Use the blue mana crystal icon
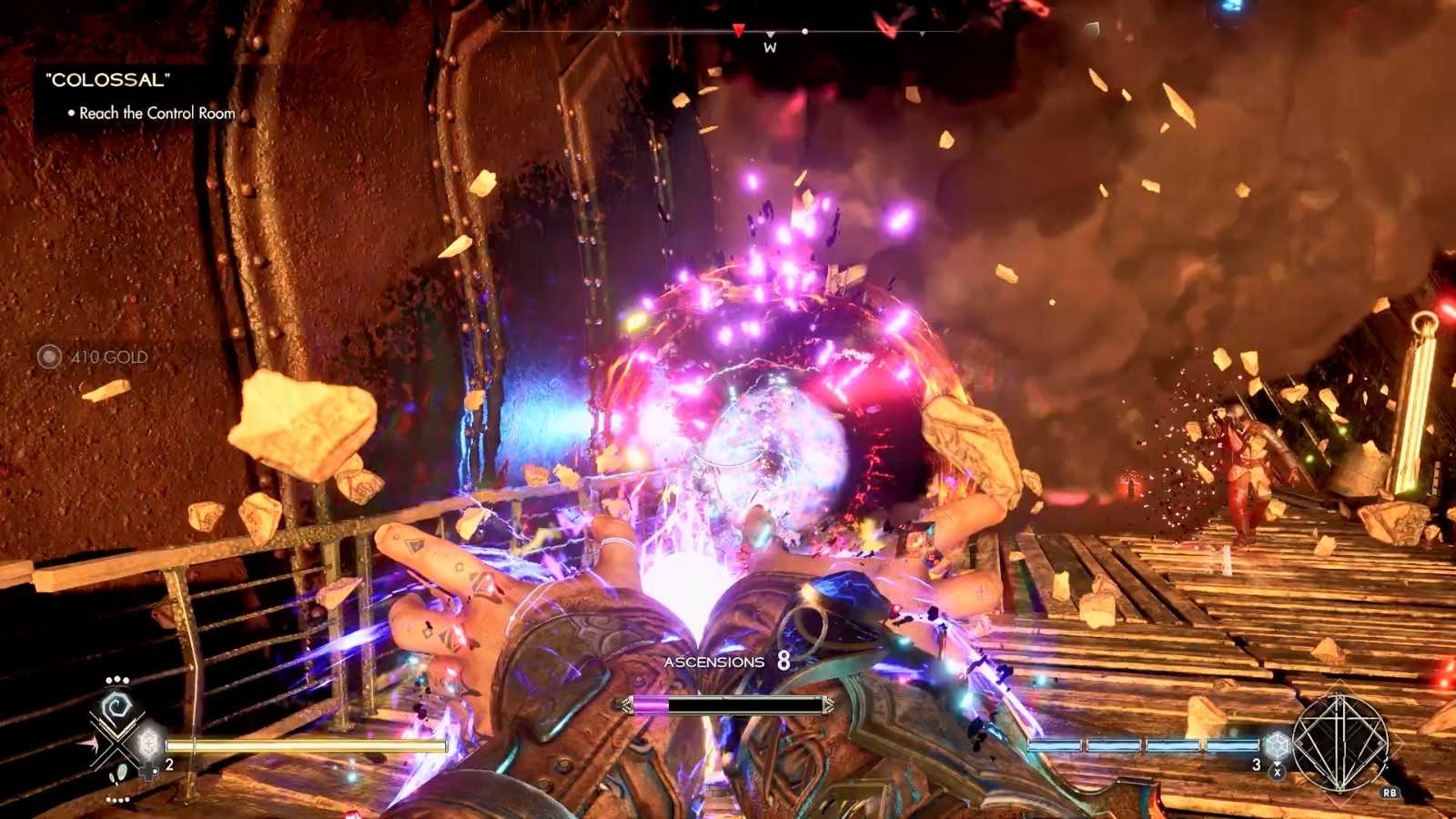Image resolution: width=1456 pixels, height=819 pixels. pos(1276,746)
